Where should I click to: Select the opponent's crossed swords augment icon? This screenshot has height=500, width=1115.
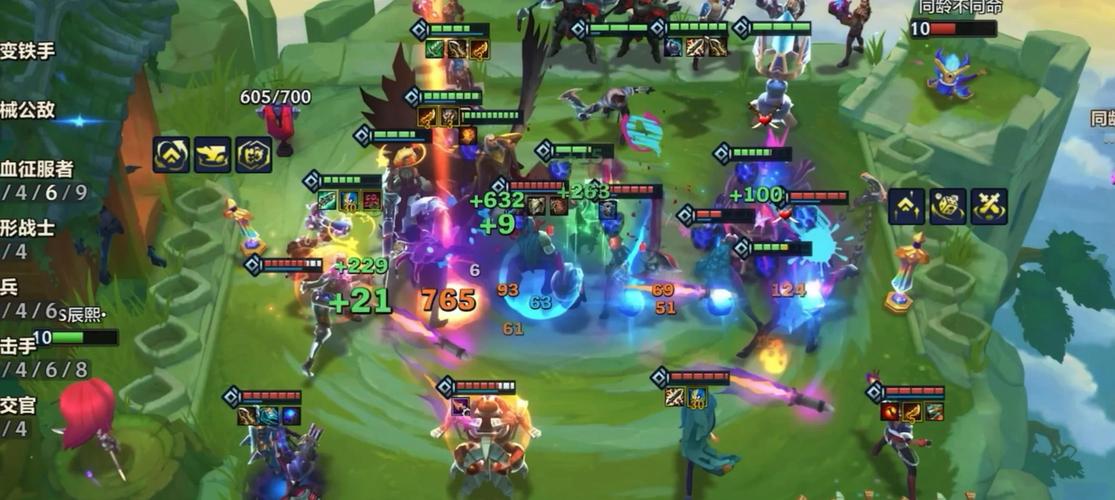point(989,206)
